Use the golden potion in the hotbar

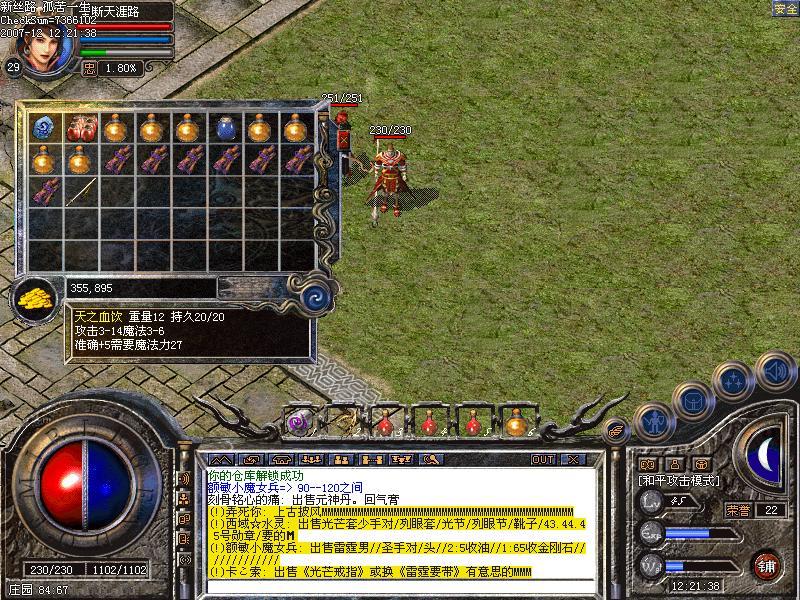tap(516, 423)
